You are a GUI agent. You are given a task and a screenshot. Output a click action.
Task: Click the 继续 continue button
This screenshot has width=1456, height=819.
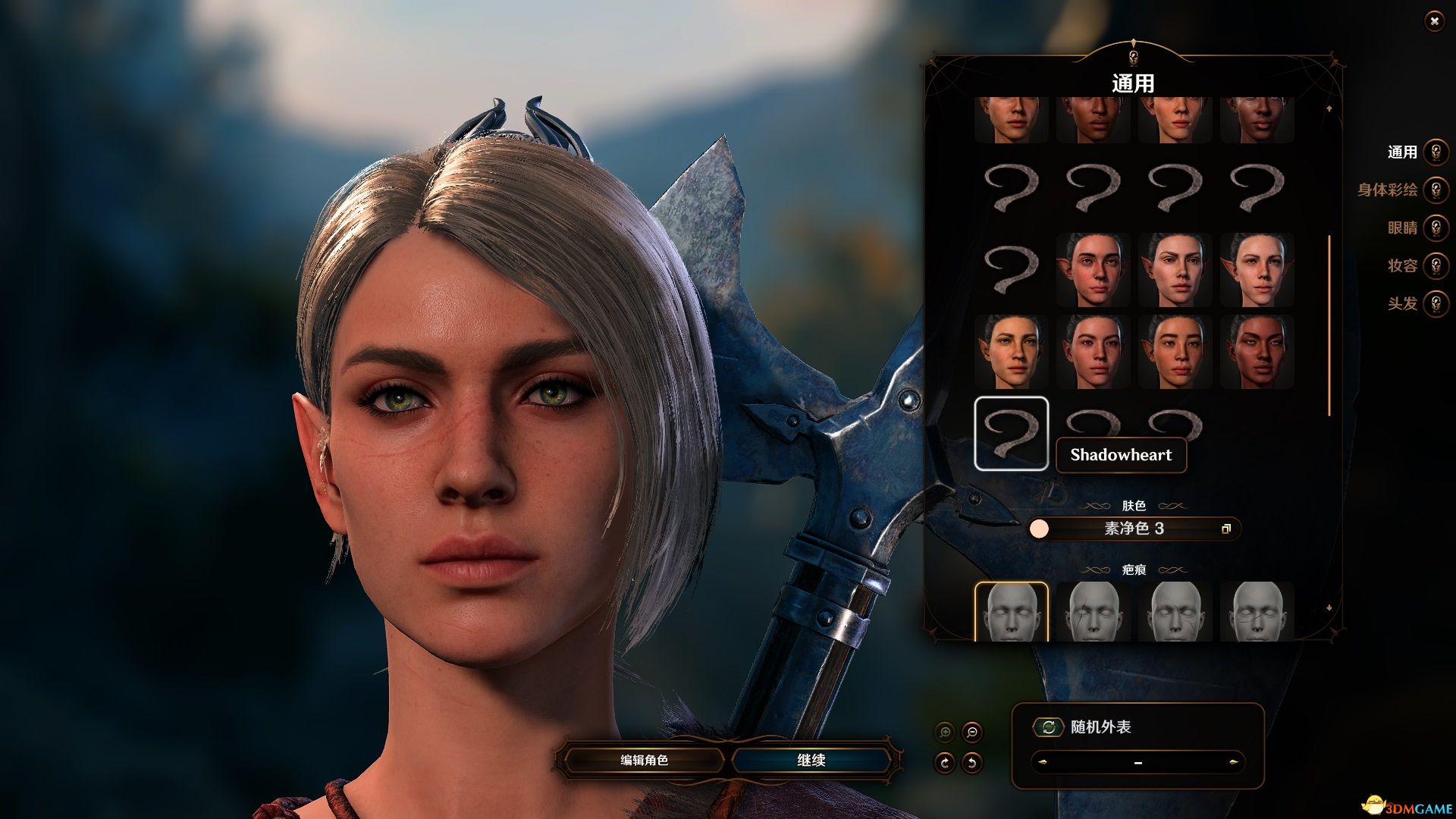[x=811, y=760]
